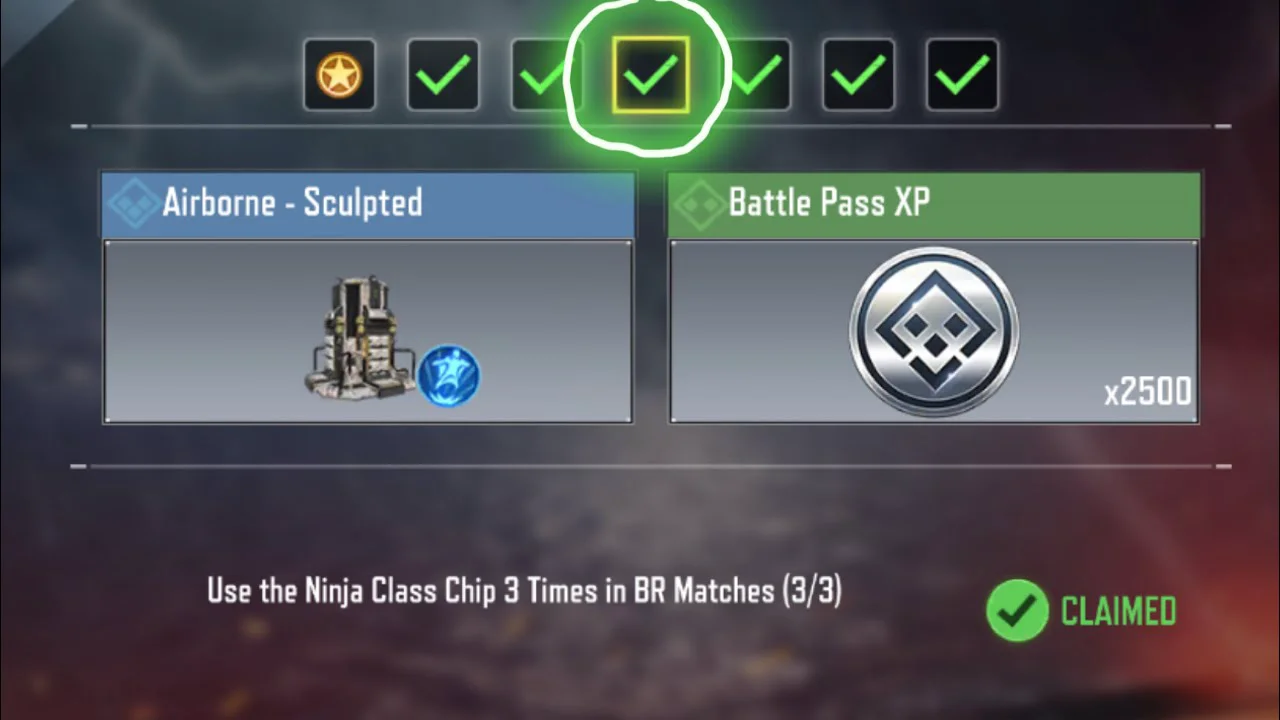
Task: Choose the yellow-highlighted checkmark stage box
Action: [x=651, y=75]
